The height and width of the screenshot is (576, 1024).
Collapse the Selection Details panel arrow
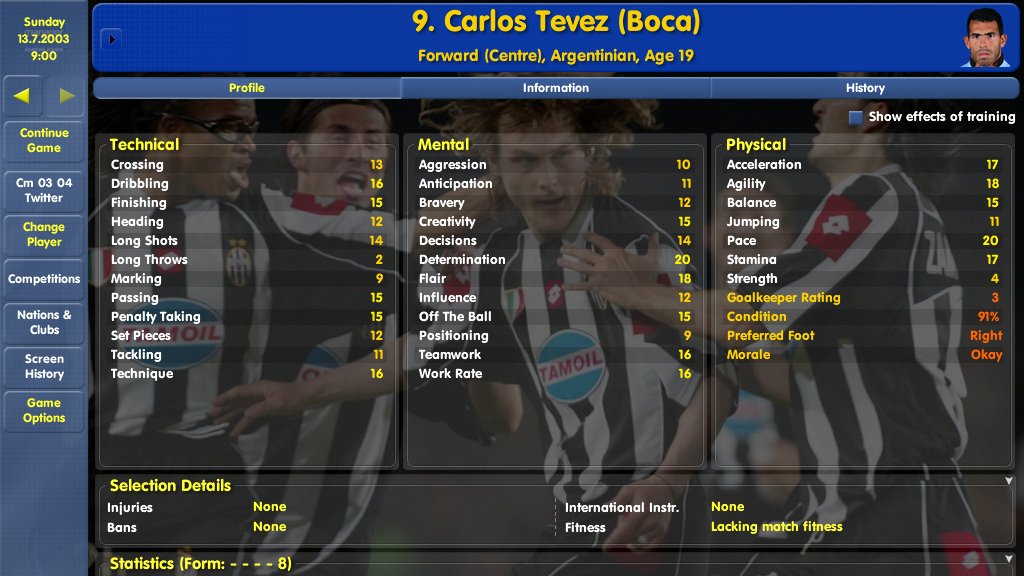pyautogui.click(x=1008, y=481)
